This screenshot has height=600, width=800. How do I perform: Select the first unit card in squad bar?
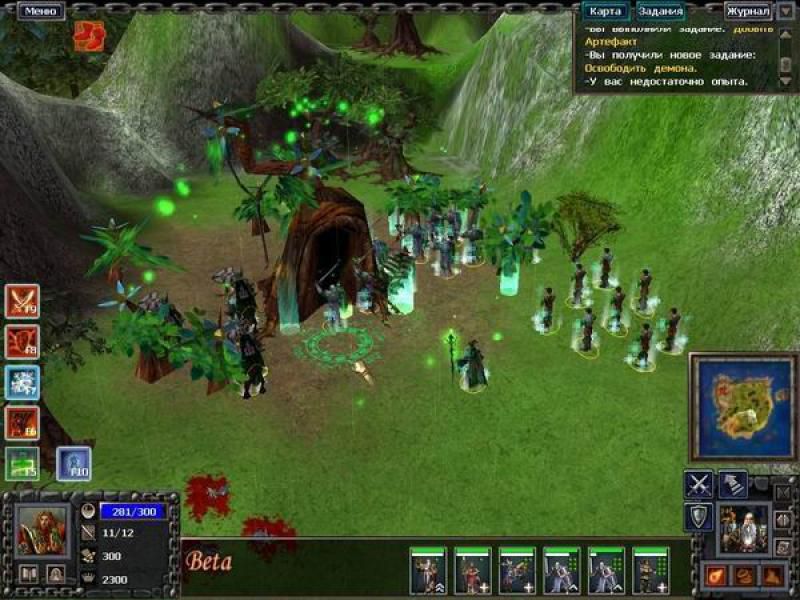coord(428,571)
